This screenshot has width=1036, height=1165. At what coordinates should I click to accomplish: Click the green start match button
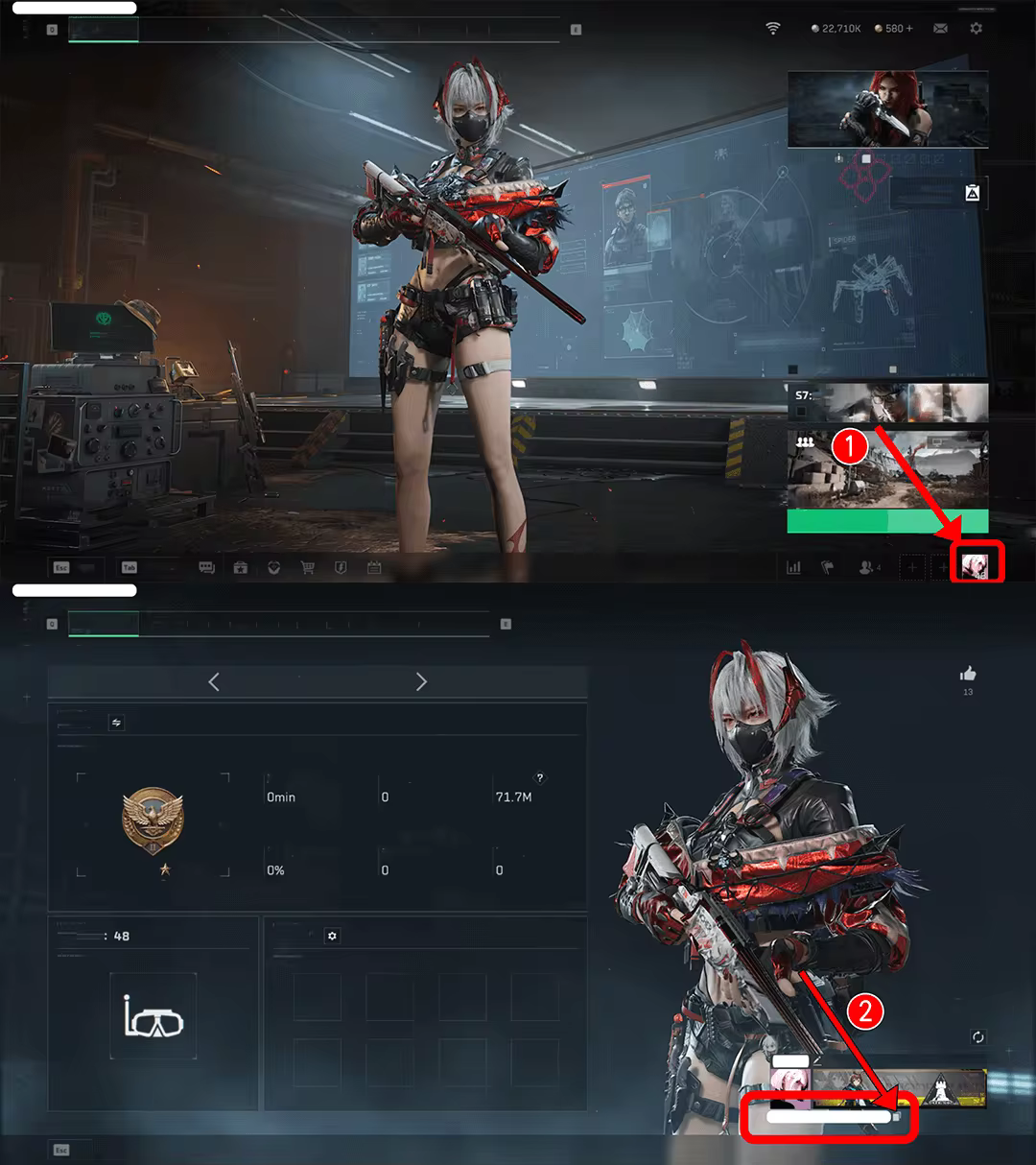click(x=887, y=521)
